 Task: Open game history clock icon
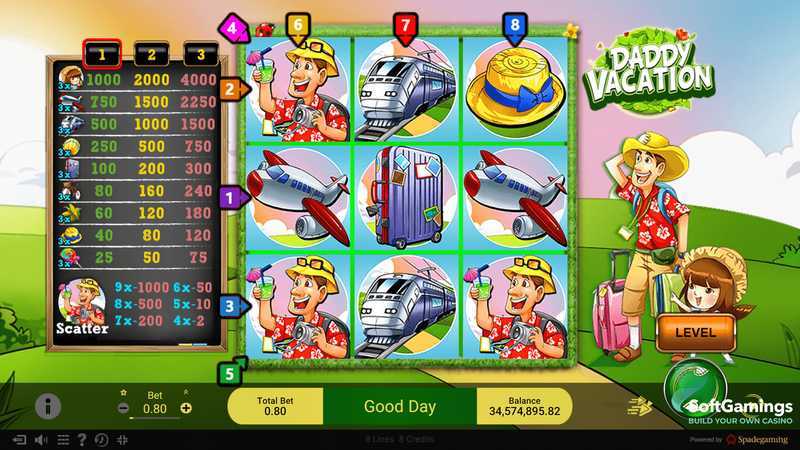102,439
